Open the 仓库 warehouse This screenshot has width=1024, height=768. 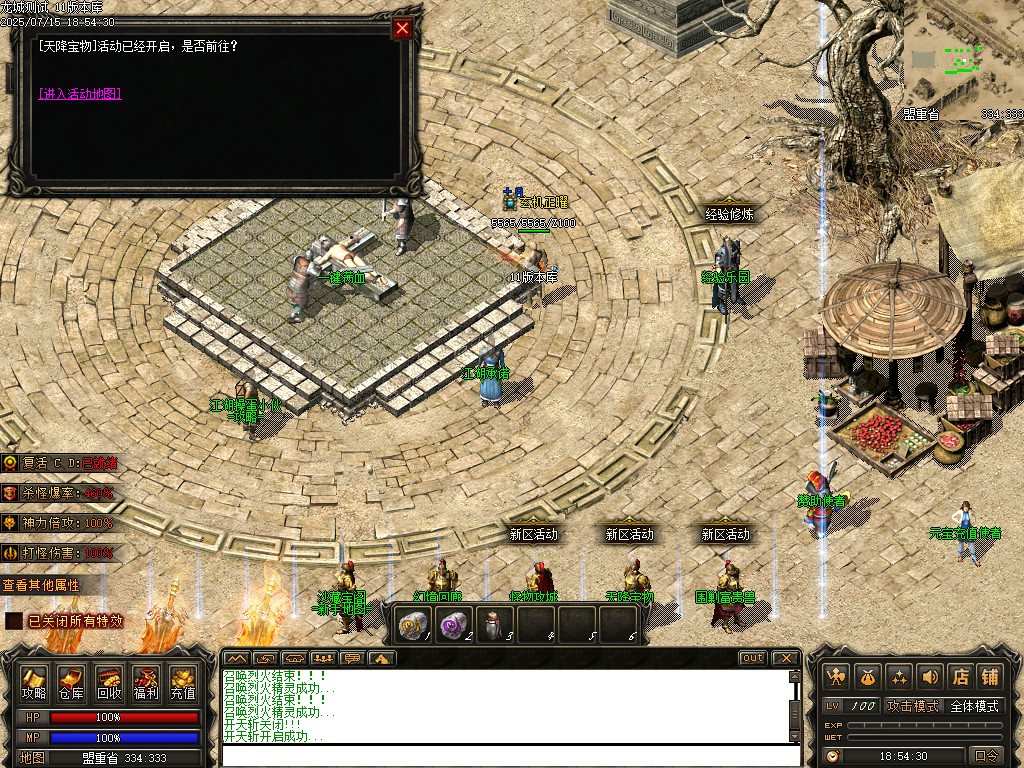click(71, 683)
